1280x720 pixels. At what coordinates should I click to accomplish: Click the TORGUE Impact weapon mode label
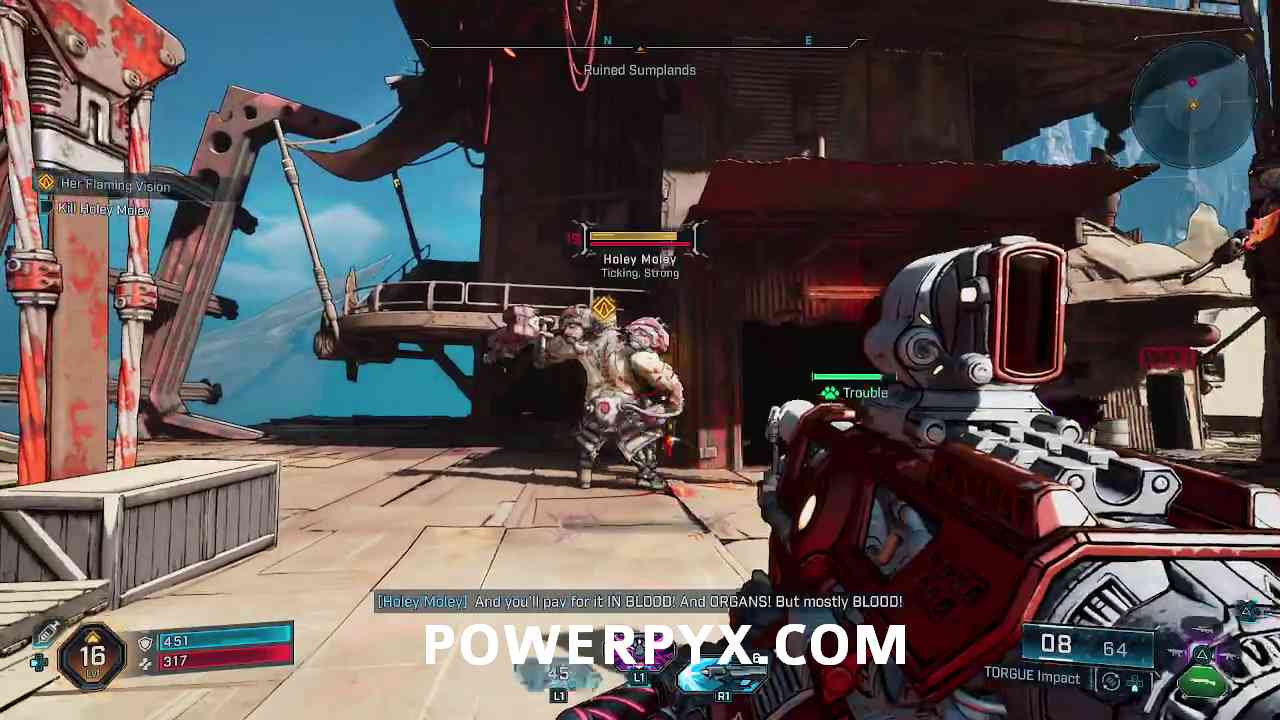(x=1031, y=677)
